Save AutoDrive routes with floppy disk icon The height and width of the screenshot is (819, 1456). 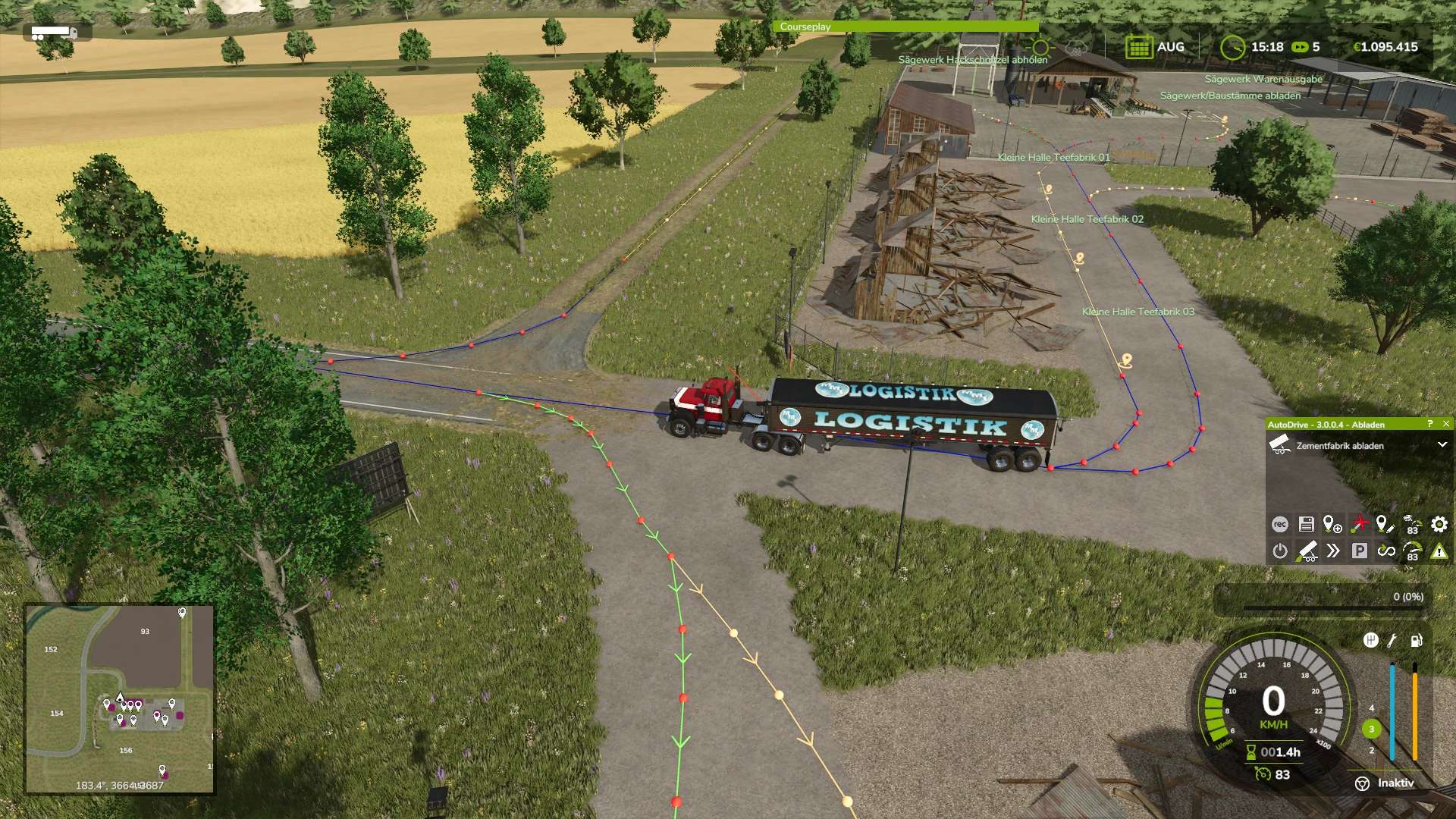pyautogui.click(x=1306, y=524)
